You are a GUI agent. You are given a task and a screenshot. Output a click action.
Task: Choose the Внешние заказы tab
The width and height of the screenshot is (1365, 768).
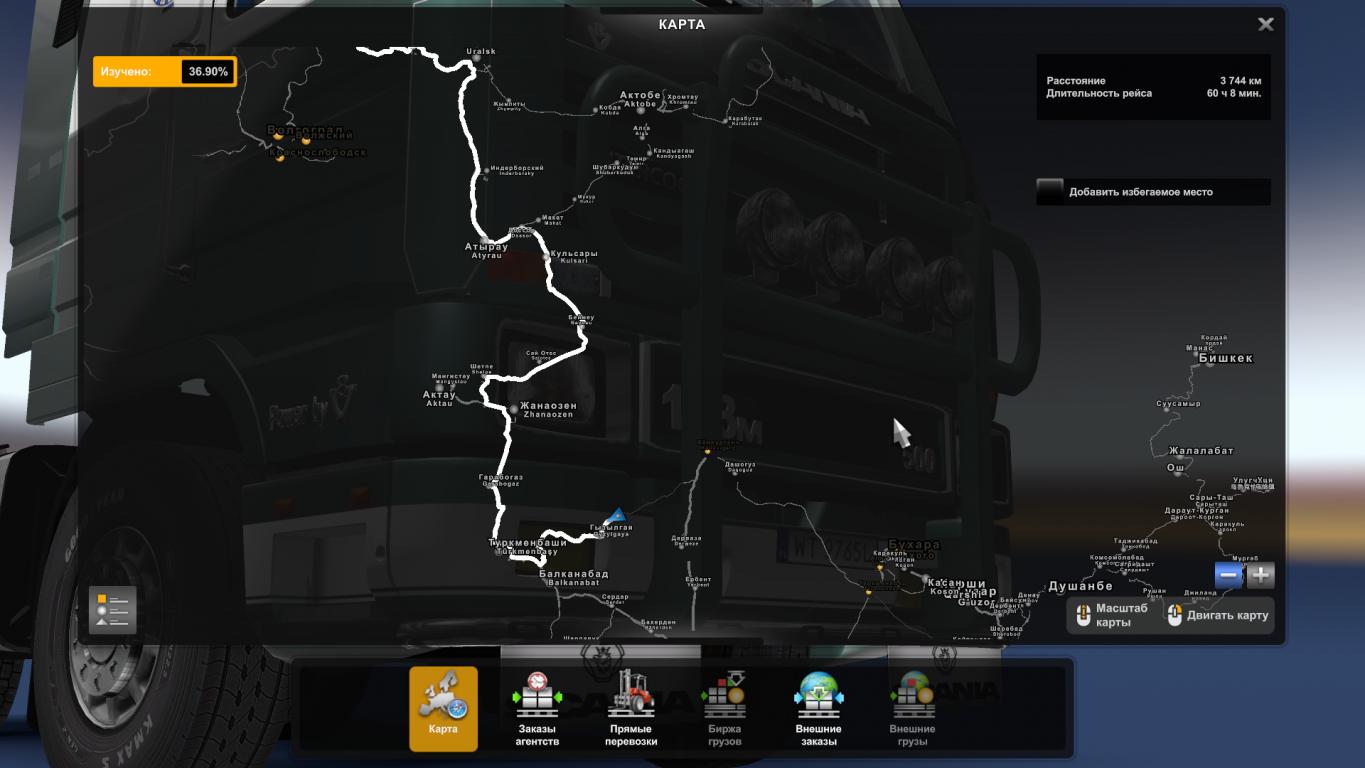coord(818,708)
